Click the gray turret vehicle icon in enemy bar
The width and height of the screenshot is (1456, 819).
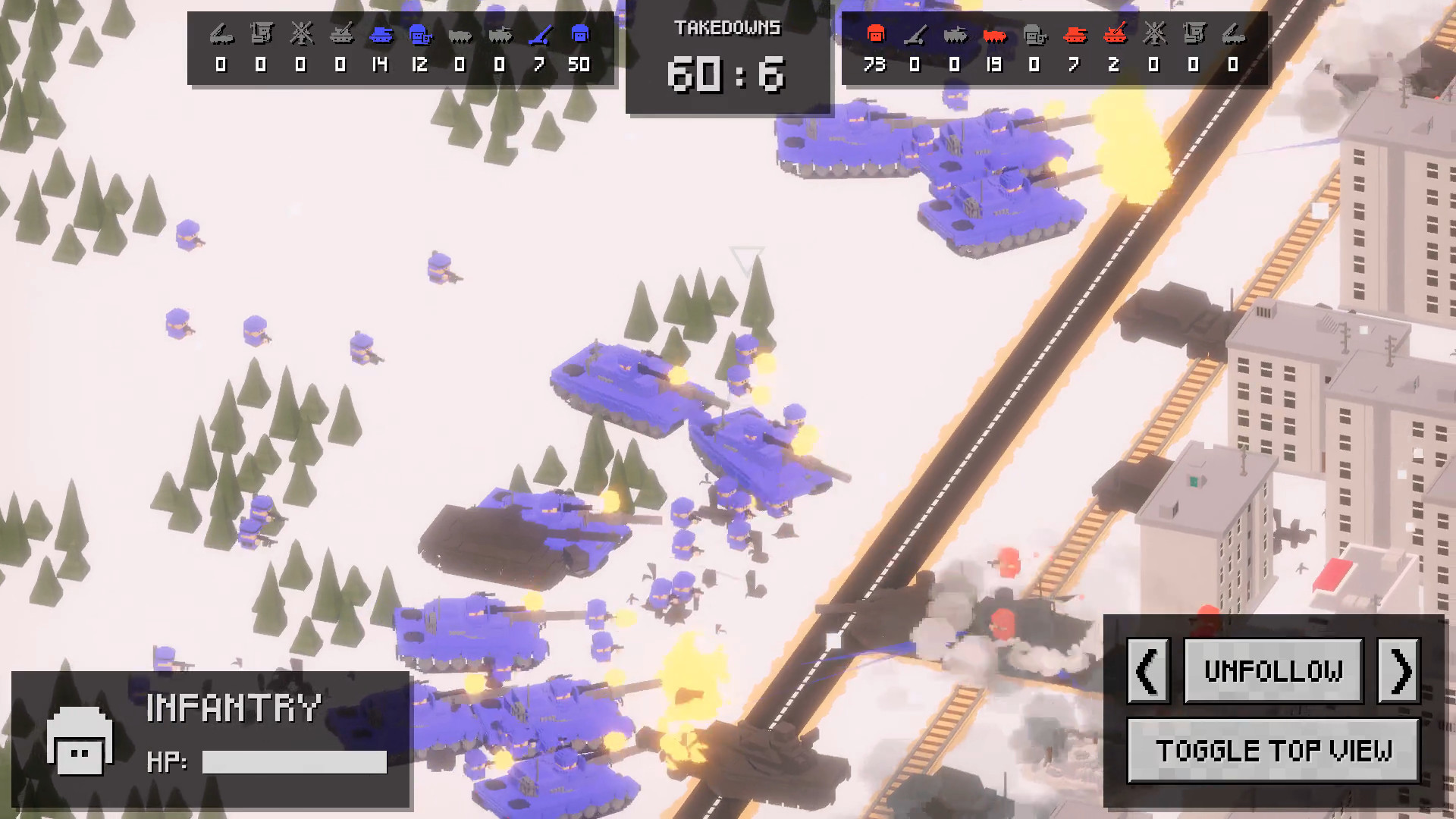pos(1035,35)
